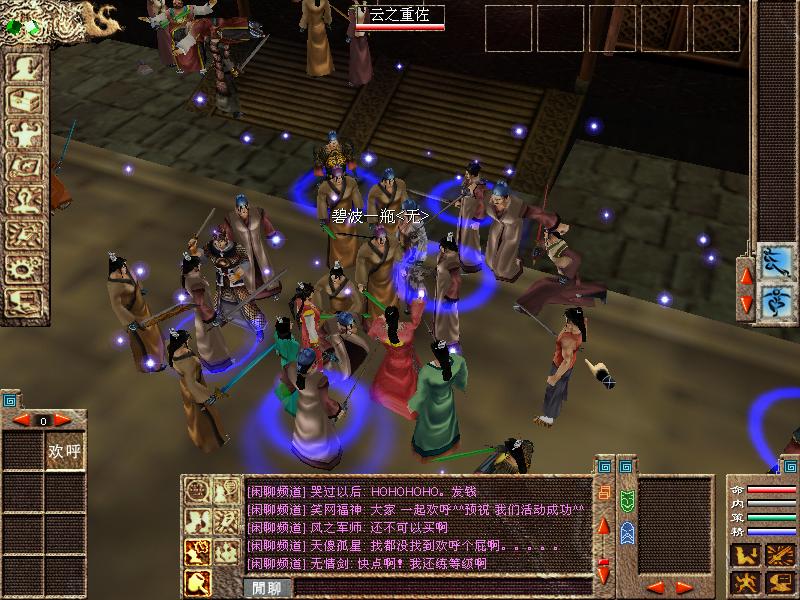Image resolution: width=800 pixels, height=600 pixels.
Task: Activate the lower blue meditating figure skill
Action: click(775, 301)
